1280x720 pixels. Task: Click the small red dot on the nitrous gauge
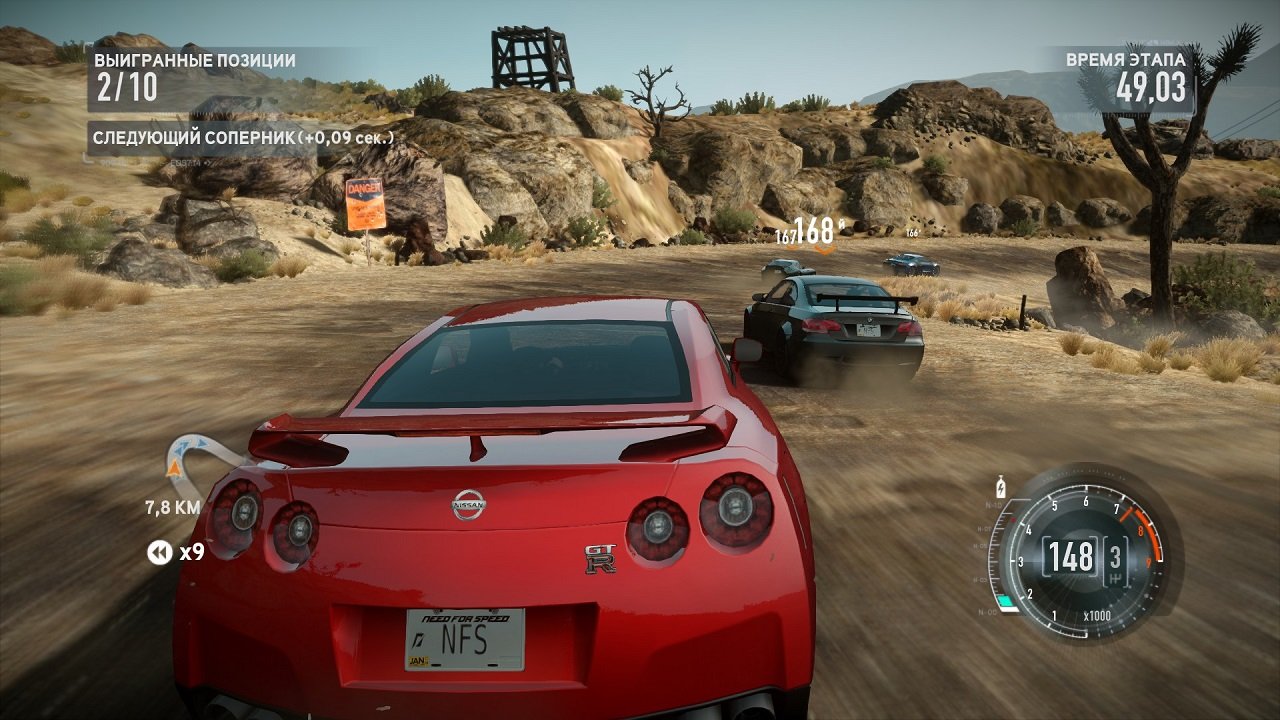[1013, 520]
